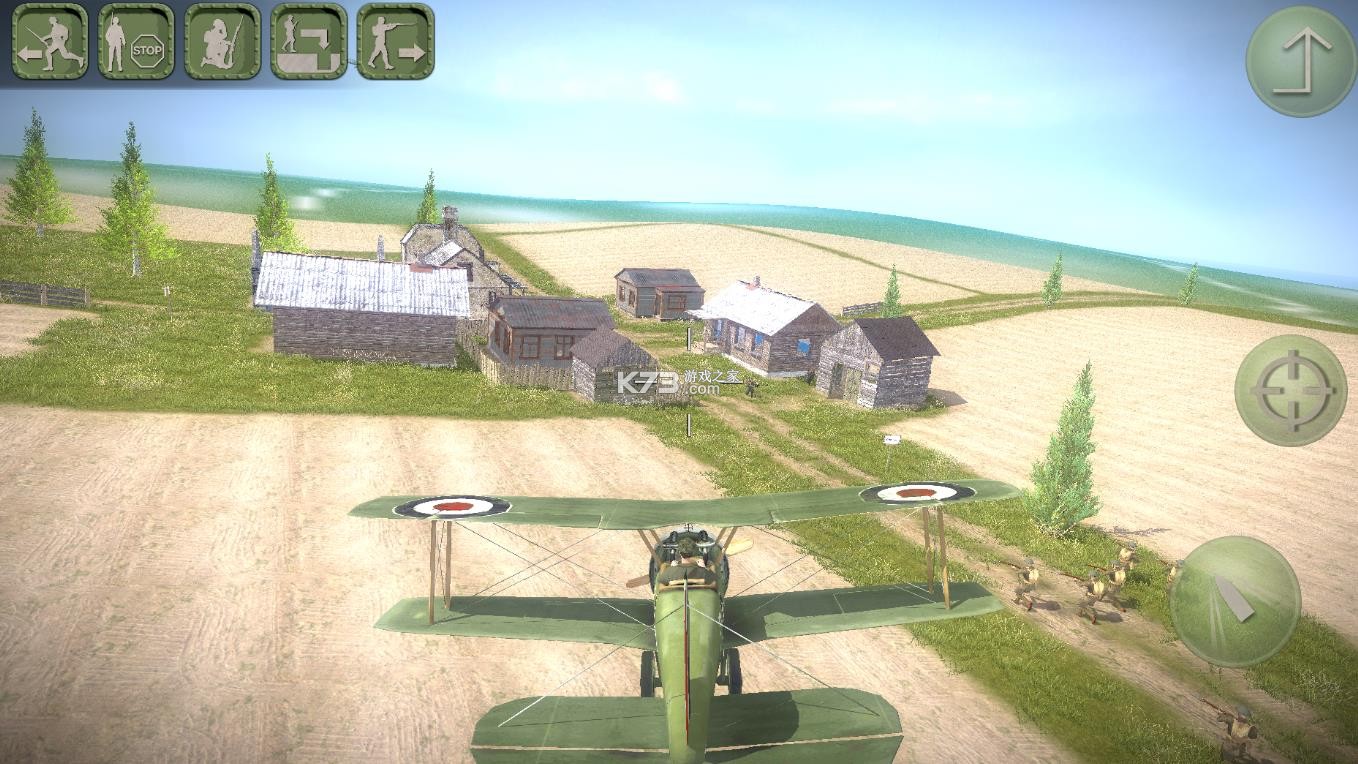1358x764 pixels.
Task: Tap the round up-arrow button
Action: pos(1301,61)
